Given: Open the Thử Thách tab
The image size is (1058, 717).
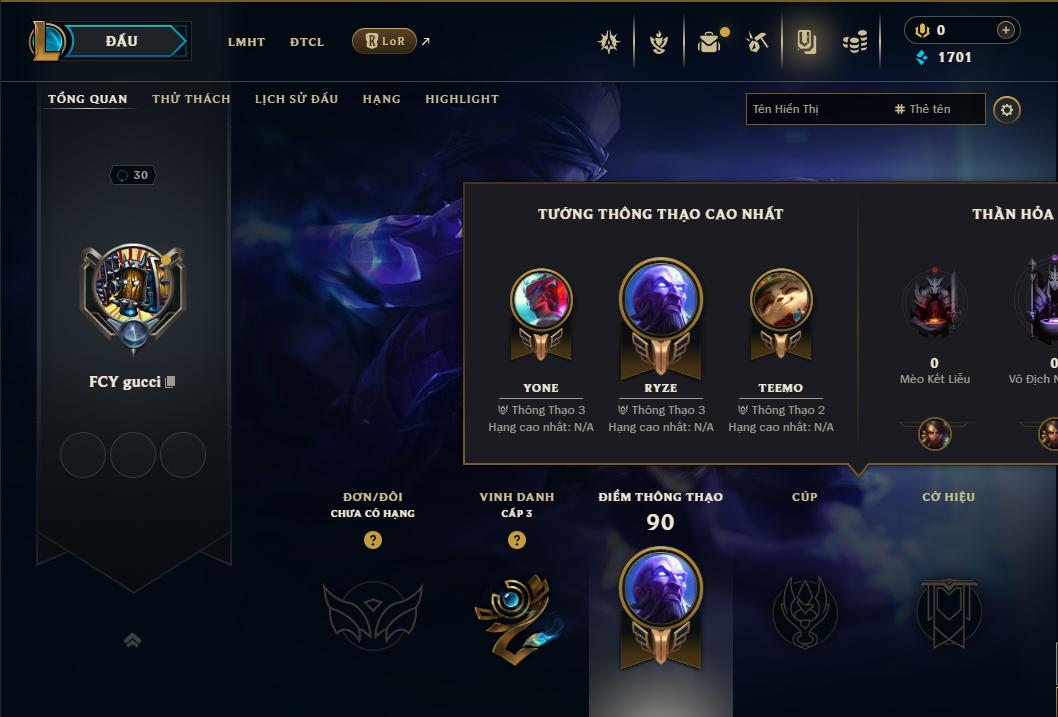Looking at the screenshot, I should click(191, 99).
